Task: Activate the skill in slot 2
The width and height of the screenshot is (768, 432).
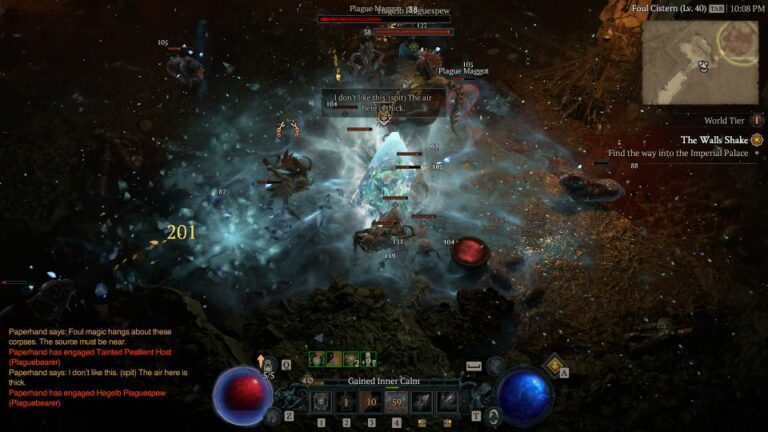Action: [346, 402]
